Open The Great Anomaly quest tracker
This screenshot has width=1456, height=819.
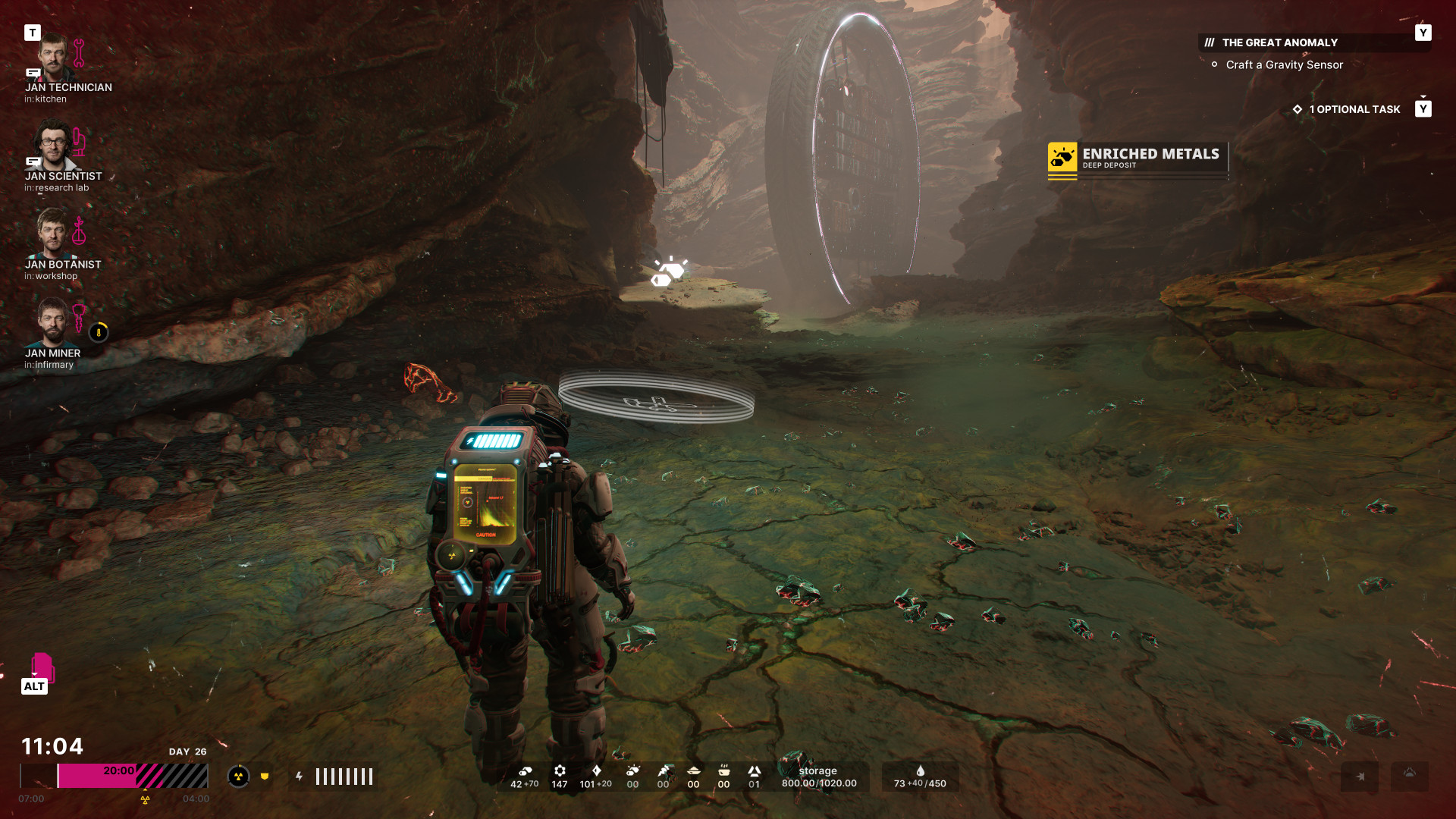coord(1279,42)
